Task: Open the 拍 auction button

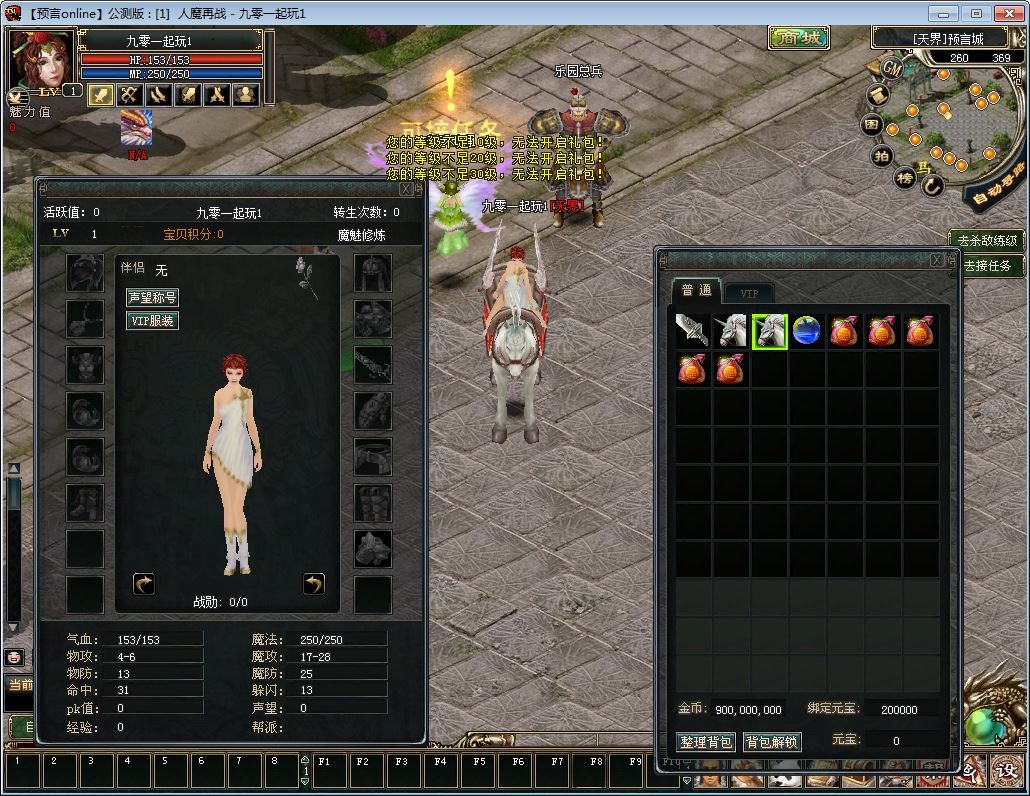Action: (x=882, y=156)
